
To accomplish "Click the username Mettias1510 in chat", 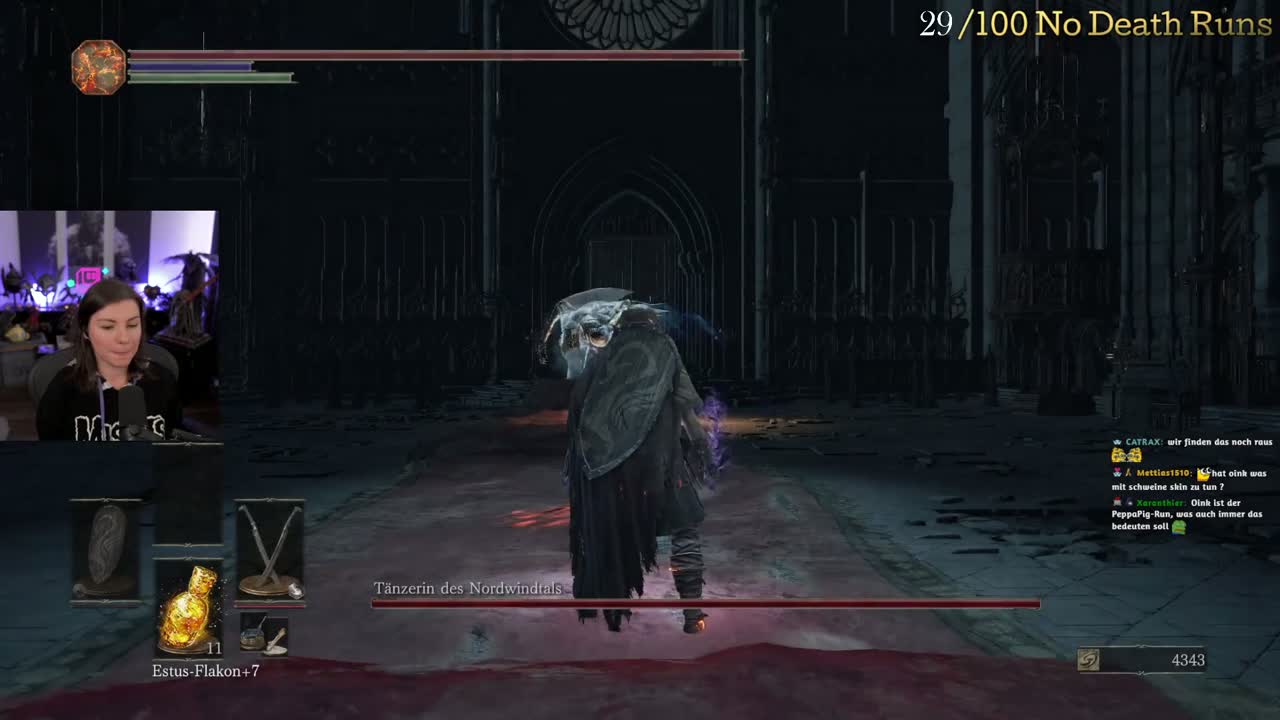I will point(1163,474).
